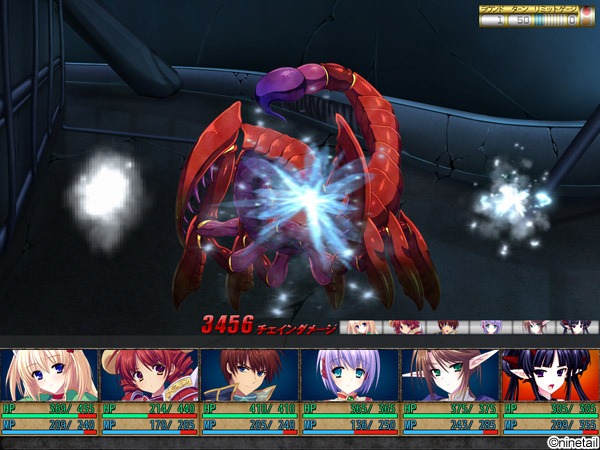Pick the lavender-haired girl's party portrait

350,375
